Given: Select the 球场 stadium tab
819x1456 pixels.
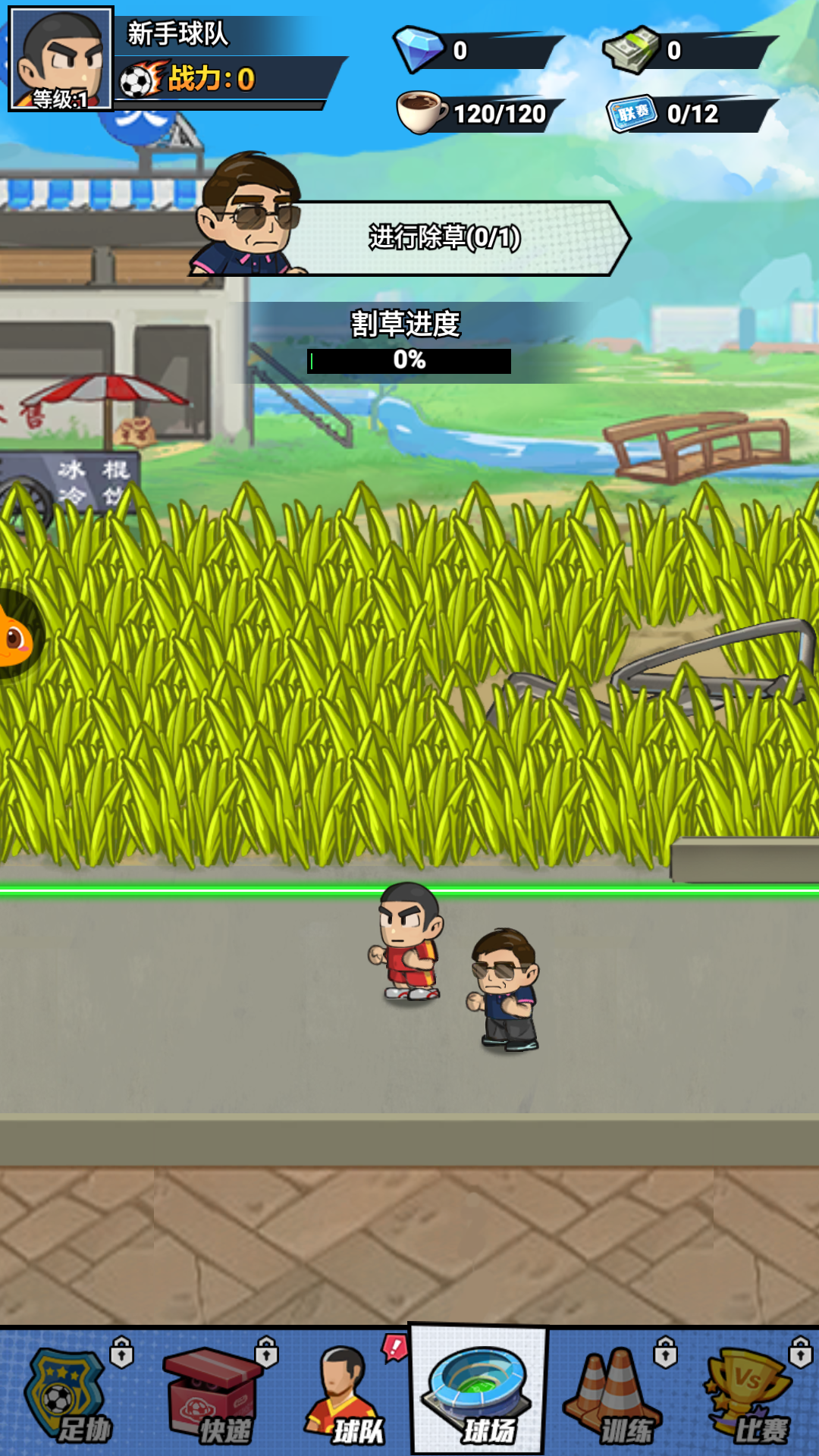Looking at the screenshot, I should [x=478, y=1391].
